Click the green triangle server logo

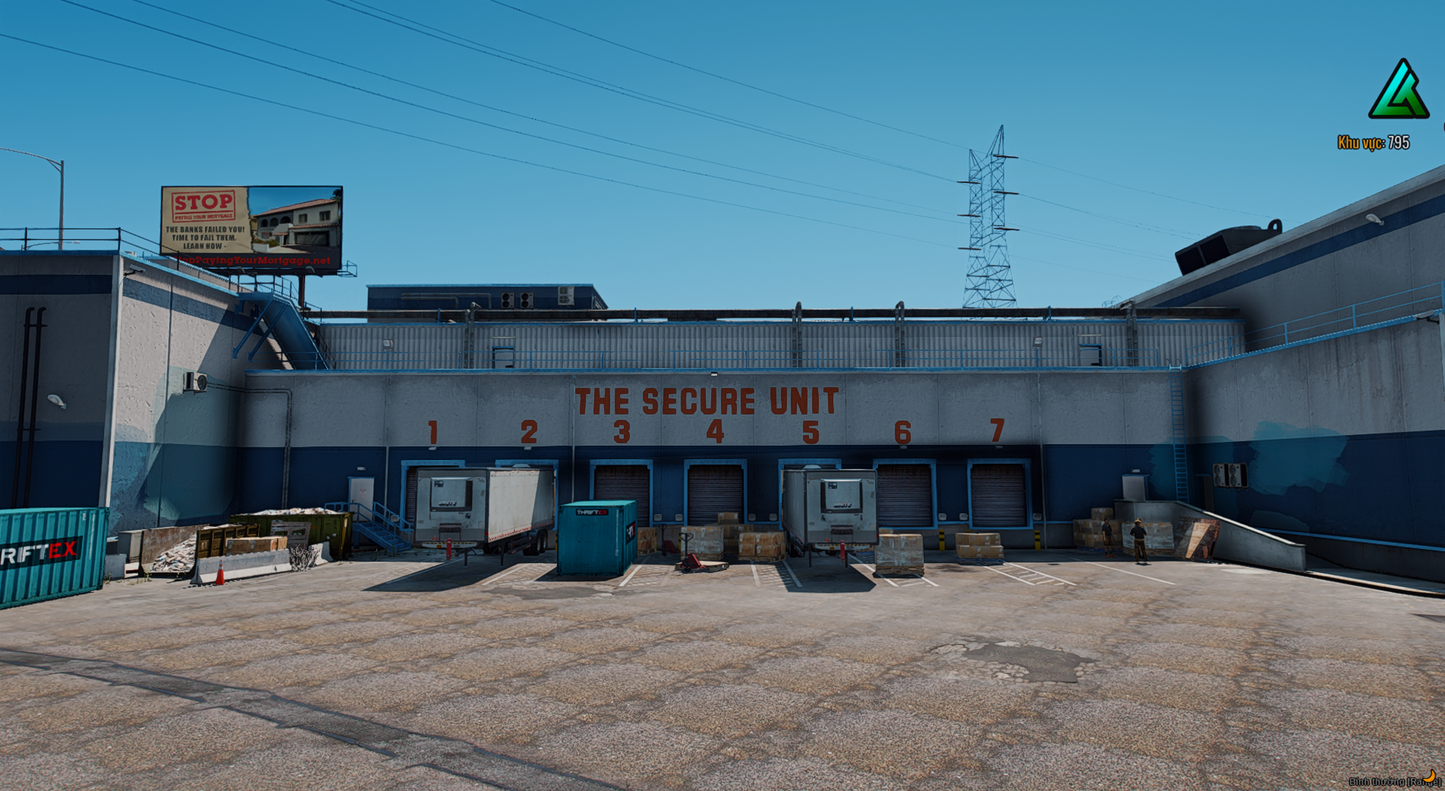(x=1398, y=92)
